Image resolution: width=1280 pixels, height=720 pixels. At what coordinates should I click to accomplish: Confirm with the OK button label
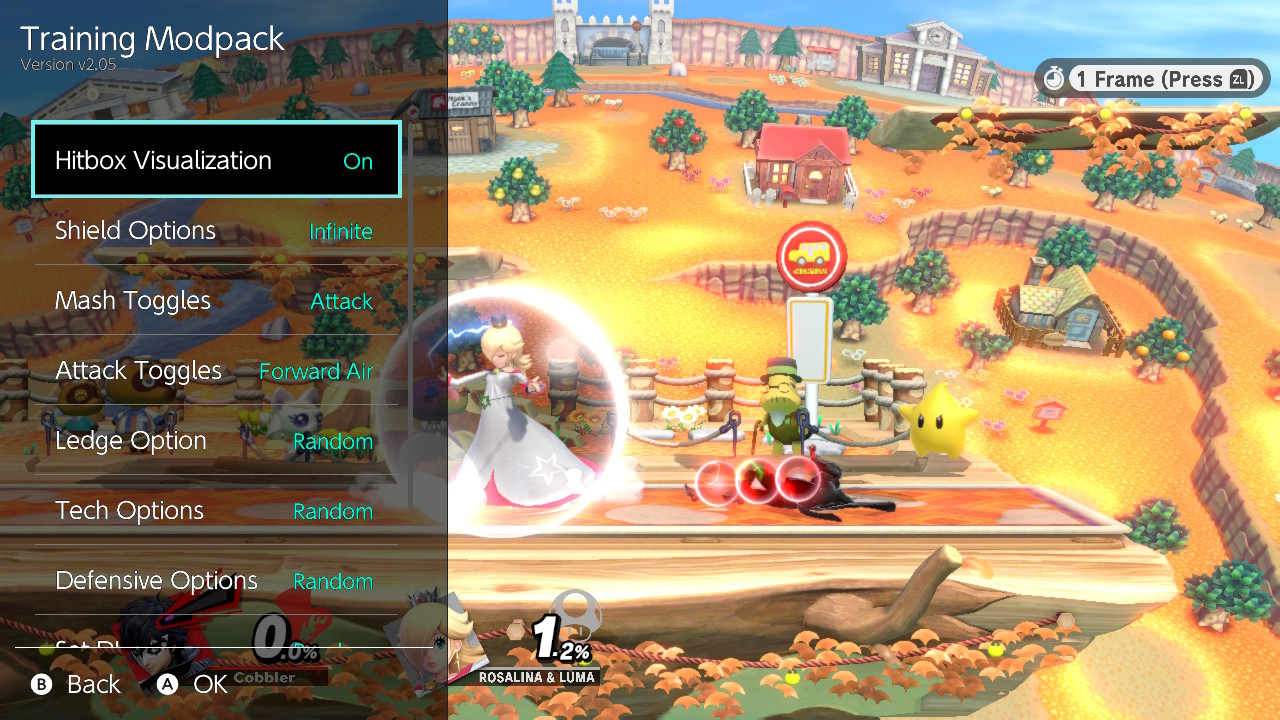pos(209,684)
